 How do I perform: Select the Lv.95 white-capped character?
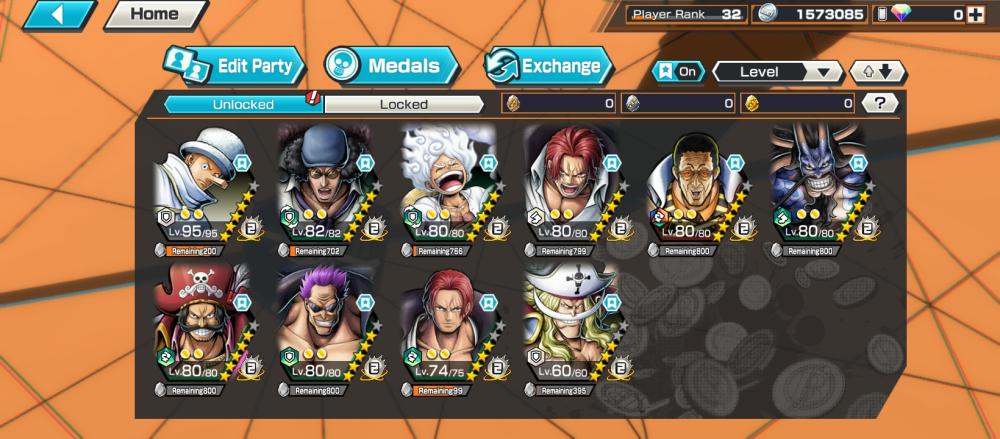pos(200,189)
